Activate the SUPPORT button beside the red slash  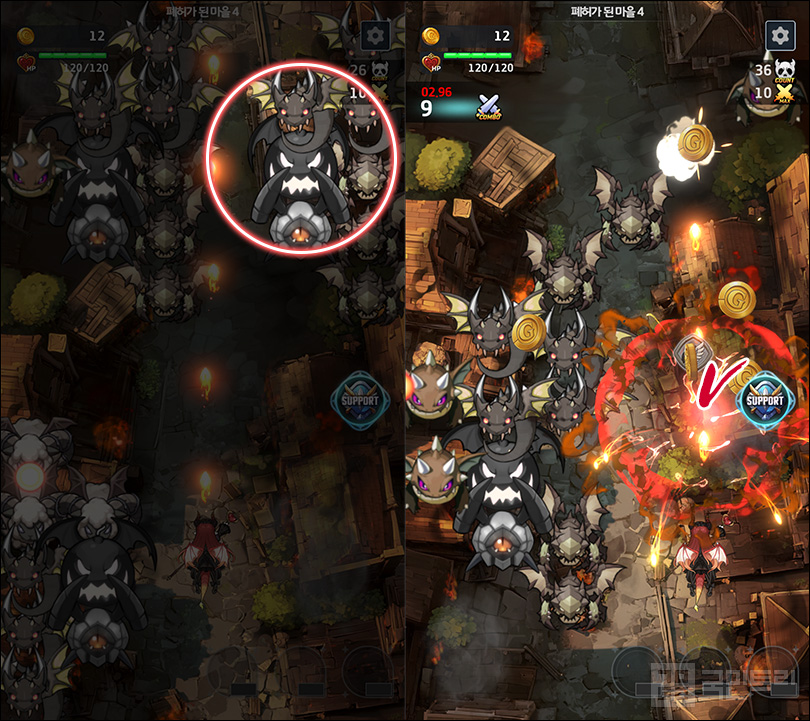point(766,401)
